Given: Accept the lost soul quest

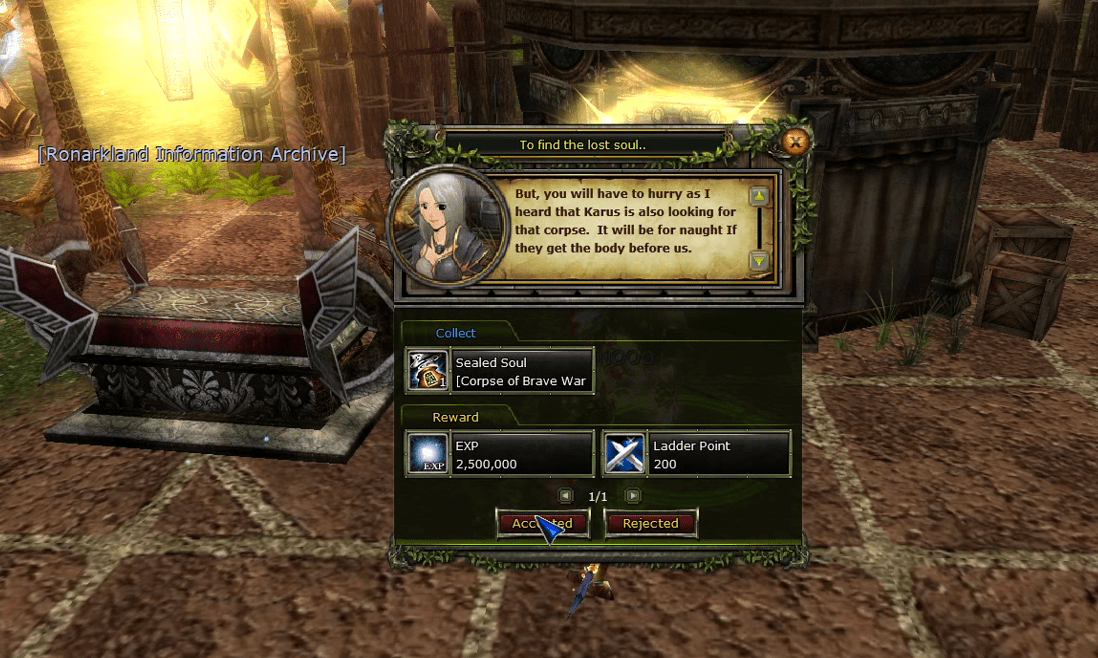Looking at the screenshot, I should click(x=542, y=523).
